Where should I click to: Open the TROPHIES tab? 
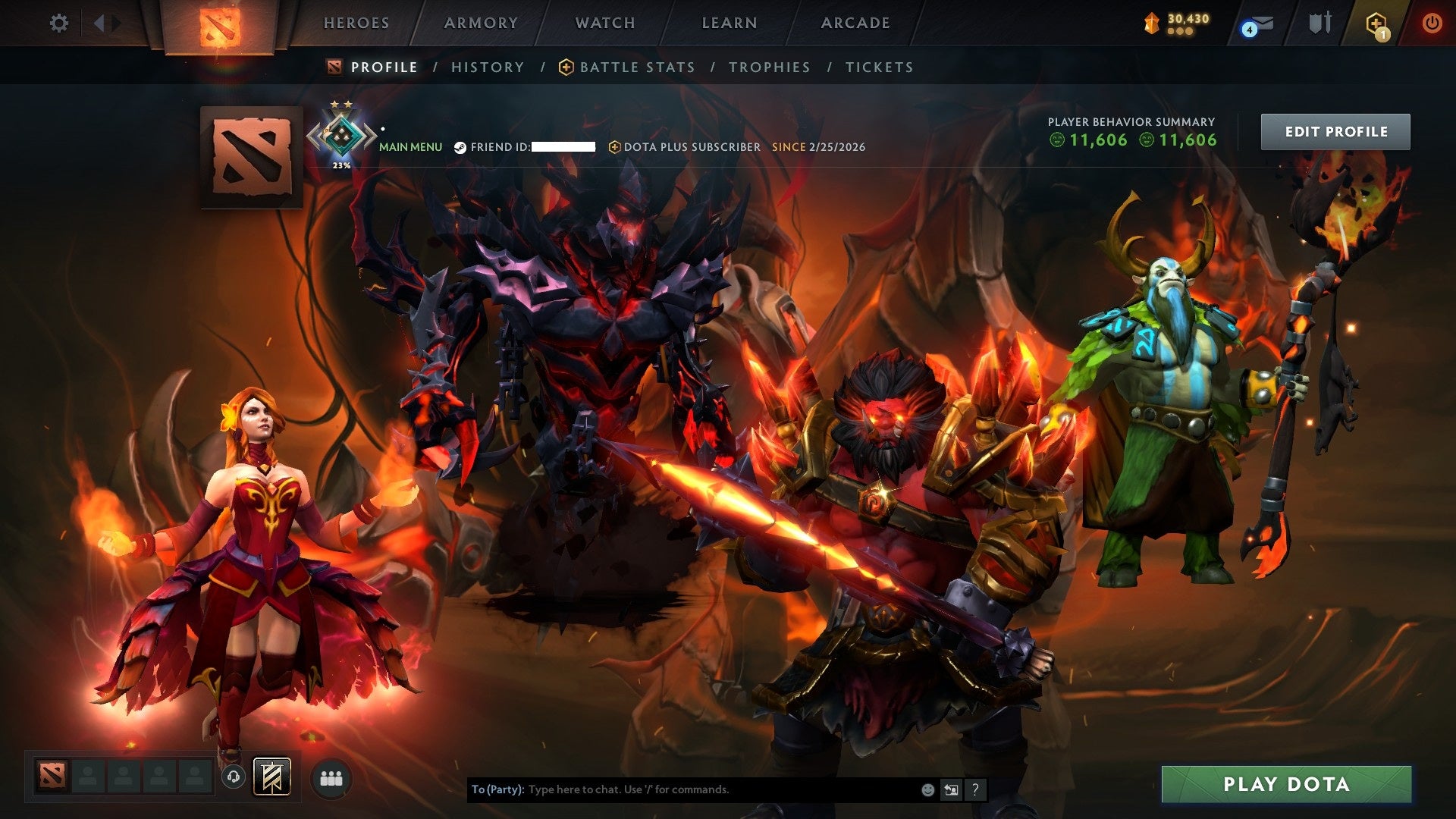pos(769,67)
